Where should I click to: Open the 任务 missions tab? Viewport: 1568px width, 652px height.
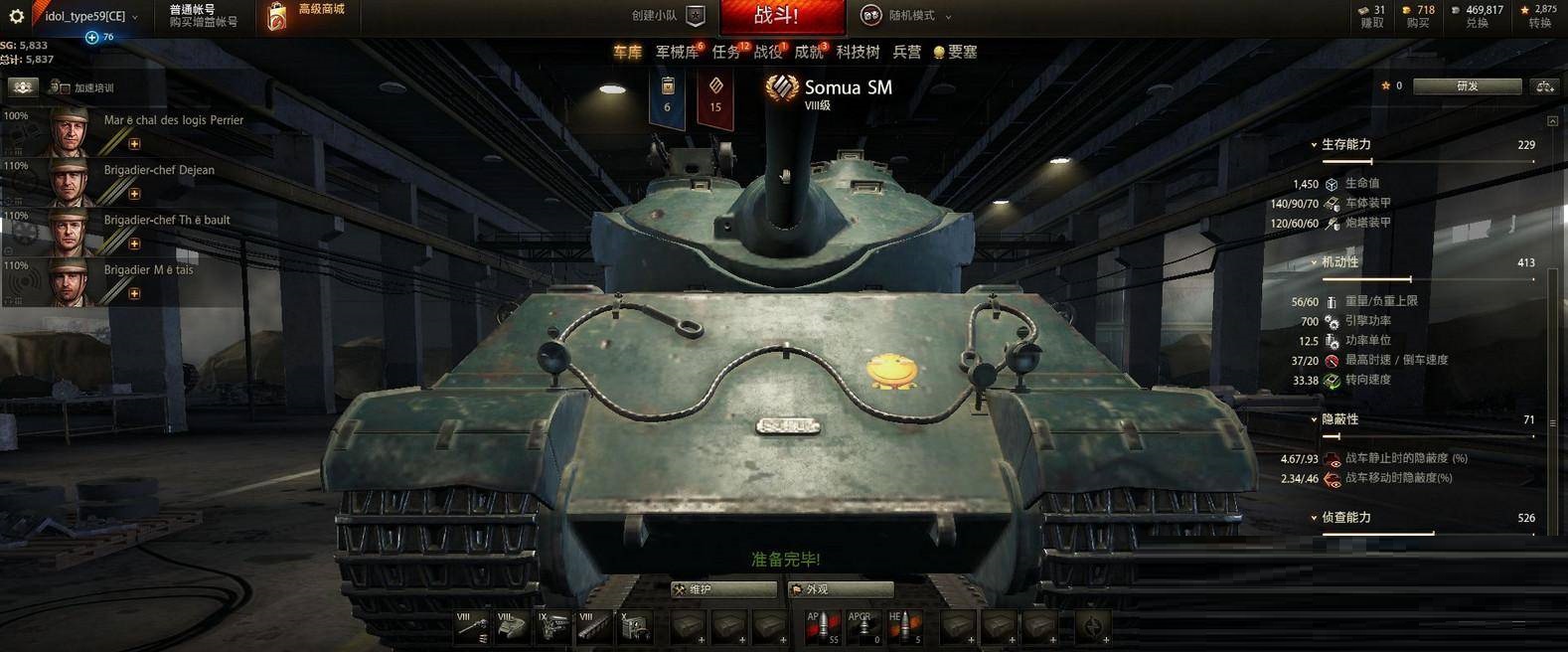pos(726,52)
